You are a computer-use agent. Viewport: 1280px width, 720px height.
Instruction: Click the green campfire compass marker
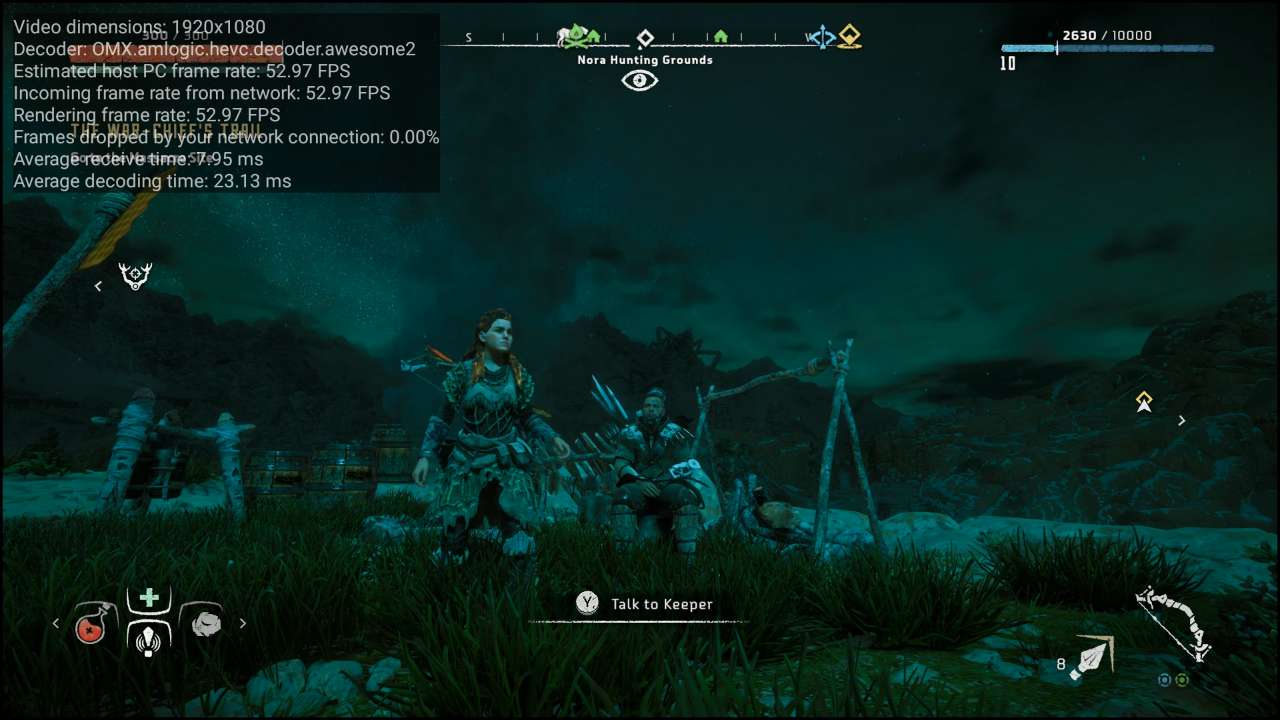pos(576,36)
